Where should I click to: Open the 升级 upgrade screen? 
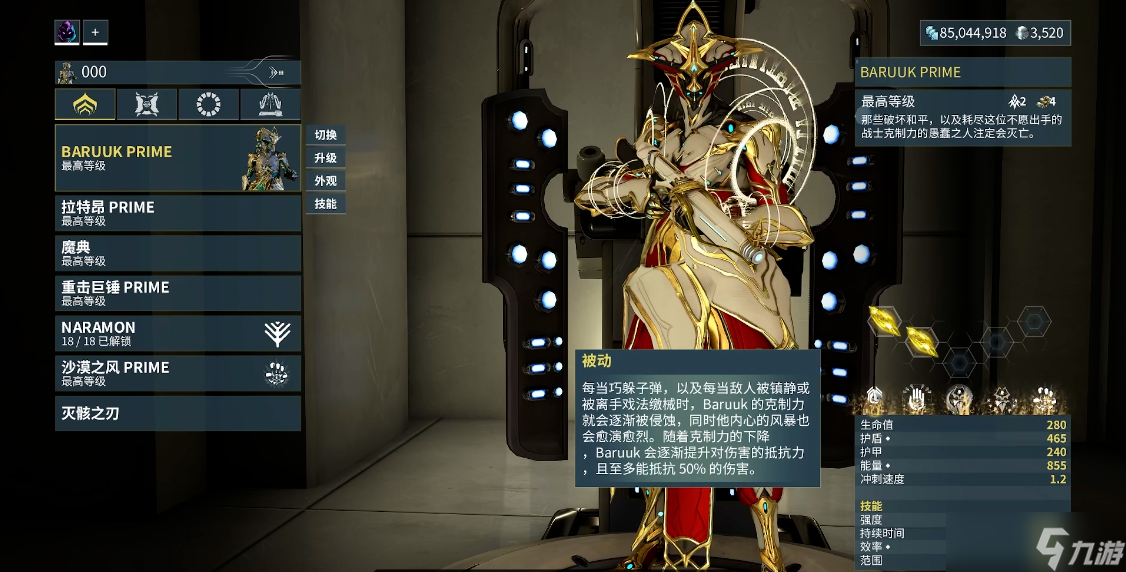pos(326,158)
